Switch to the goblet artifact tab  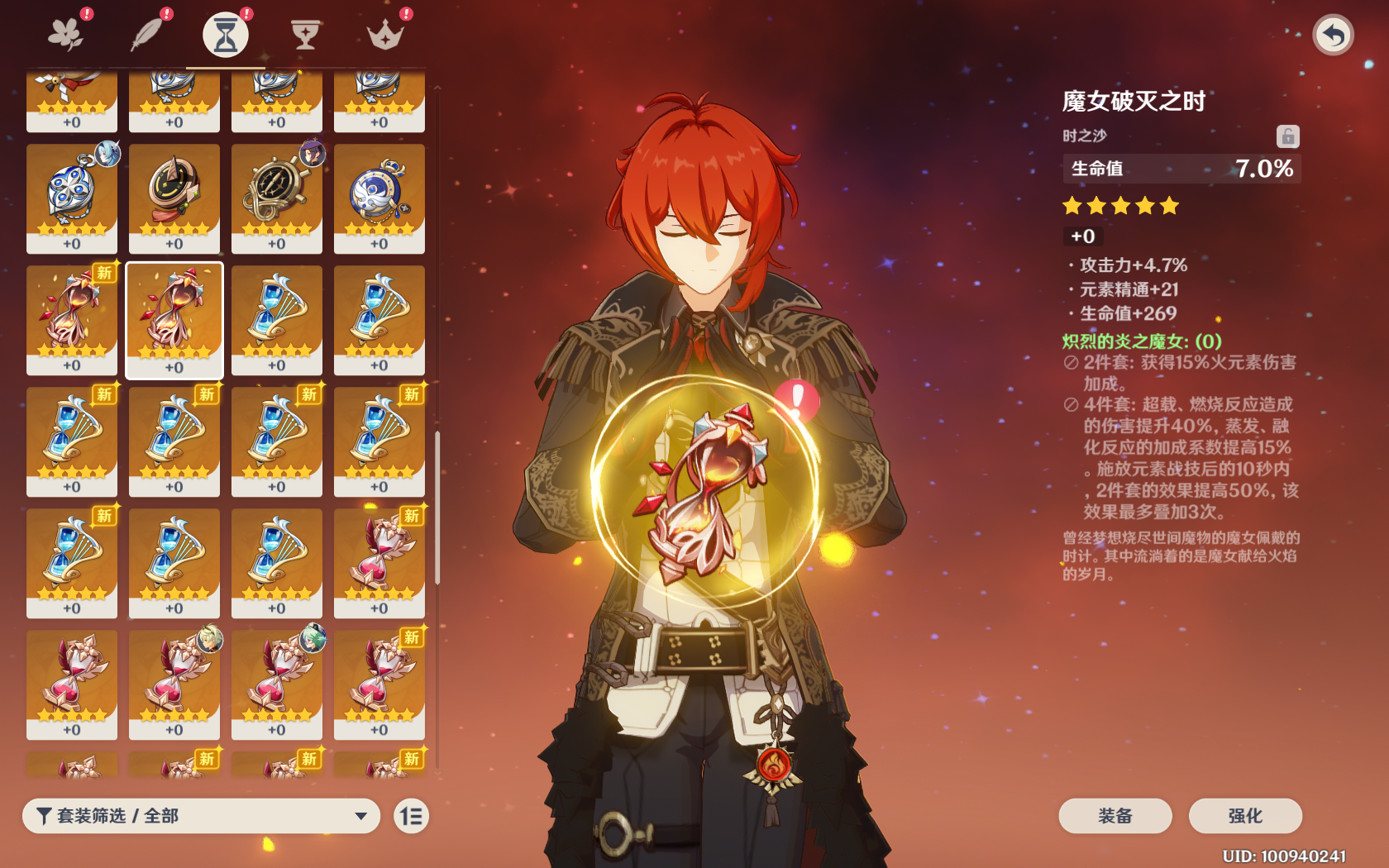(305, 35)
